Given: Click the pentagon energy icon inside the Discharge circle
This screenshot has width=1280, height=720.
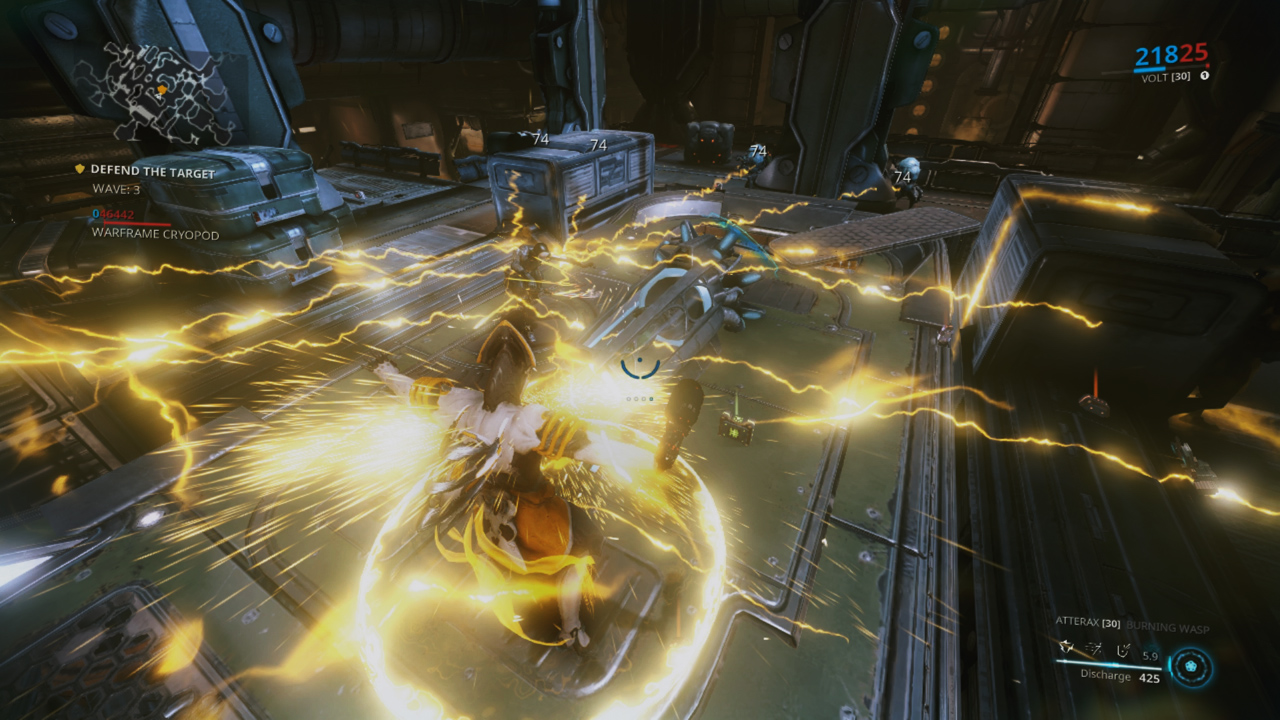Looking at the screenshot, I should point(1190,666).
